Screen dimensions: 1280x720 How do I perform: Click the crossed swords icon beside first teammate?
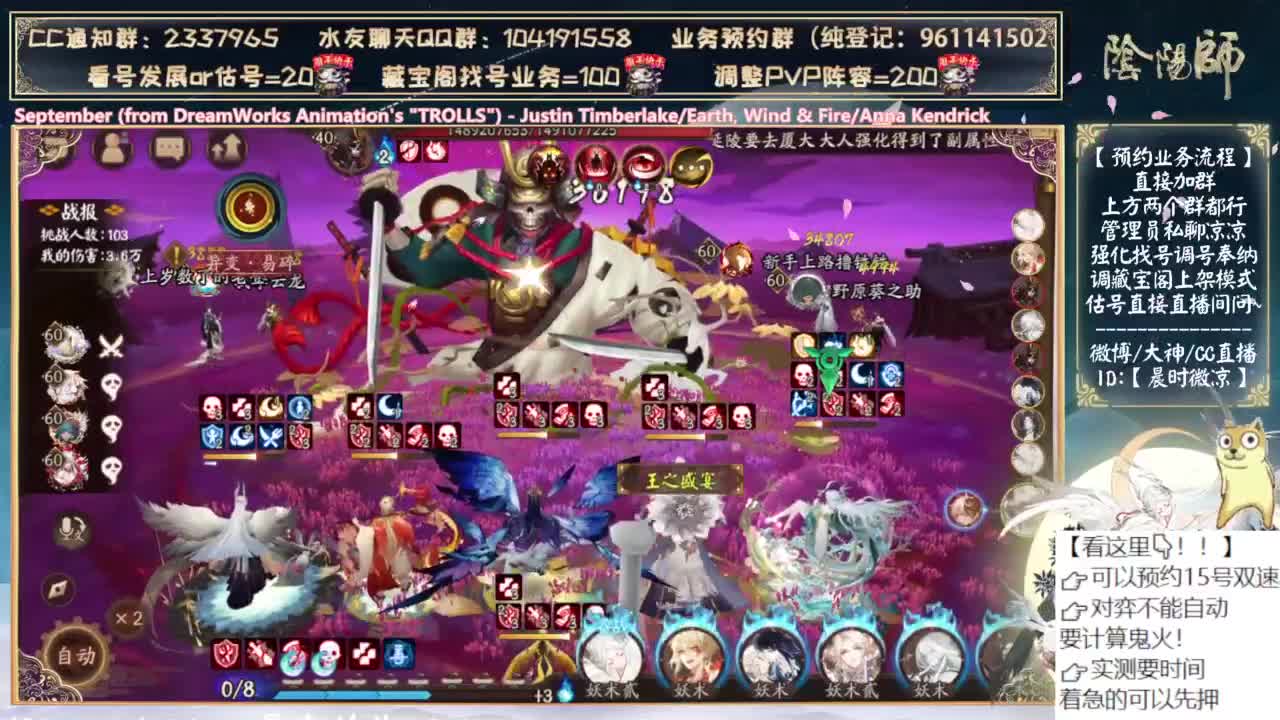click(x=110, y=346)
